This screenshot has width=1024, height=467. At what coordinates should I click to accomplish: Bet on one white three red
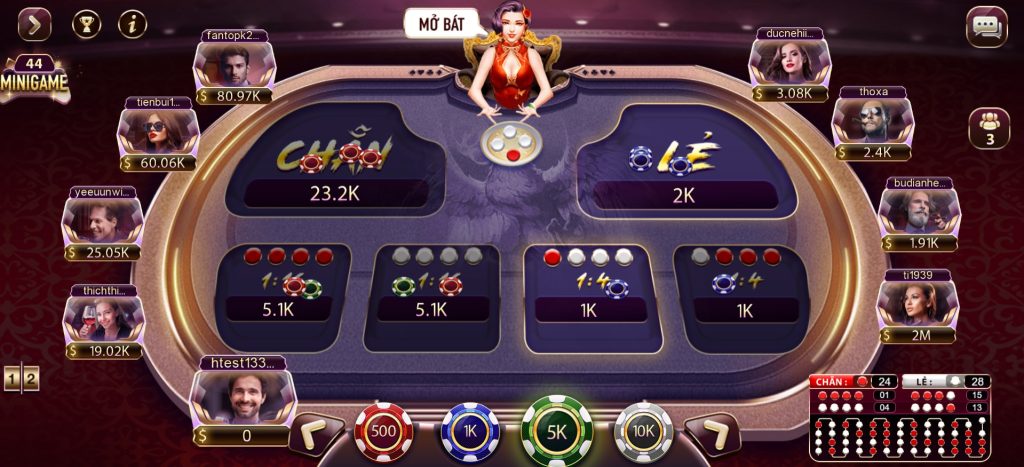point(743,284)
